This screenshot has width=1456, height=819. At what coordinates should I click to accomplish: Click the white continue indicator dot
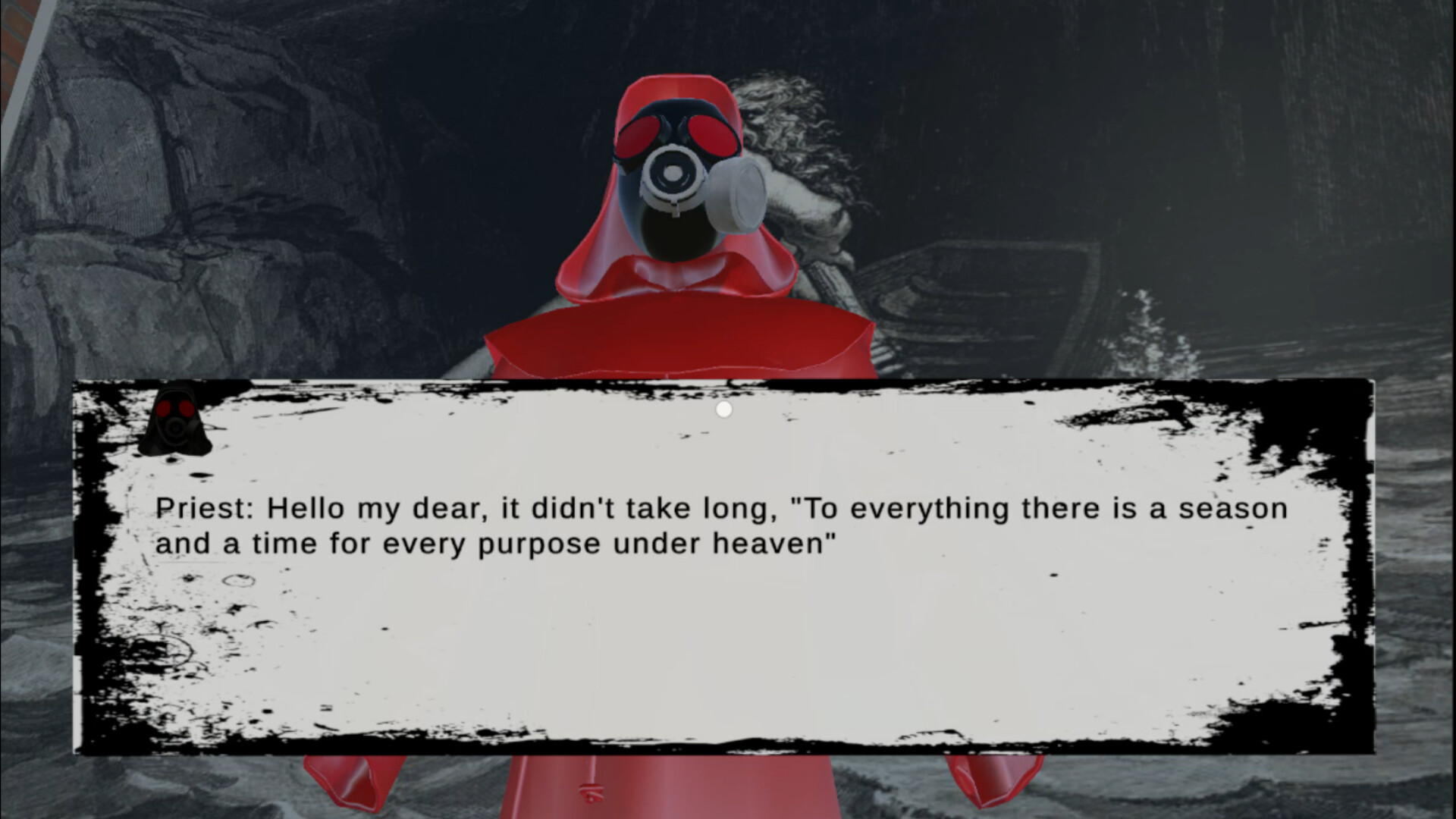pyautogui.click(x=724, y=409)
